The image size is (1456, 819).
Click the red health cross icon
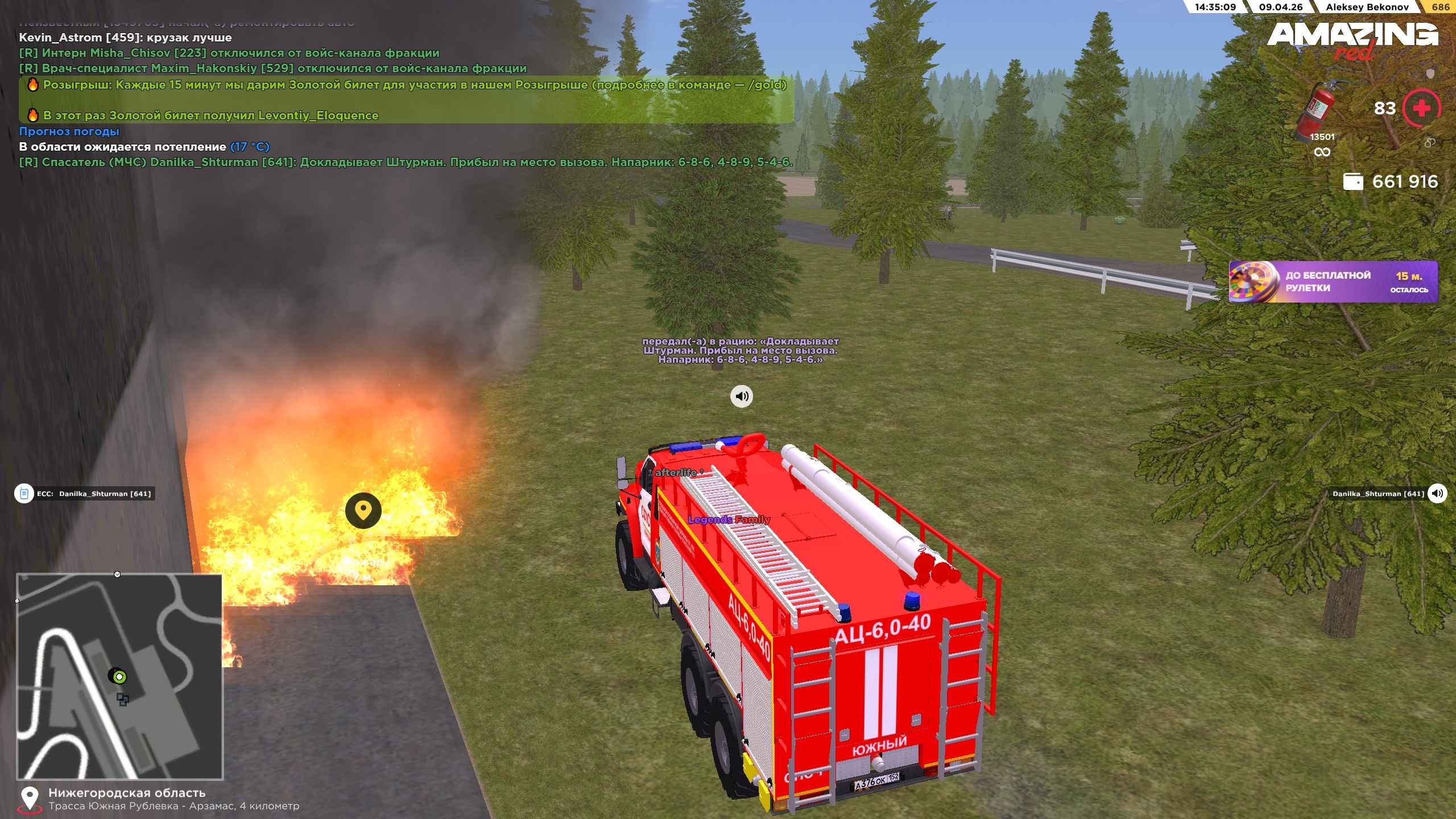[1421, 108]
